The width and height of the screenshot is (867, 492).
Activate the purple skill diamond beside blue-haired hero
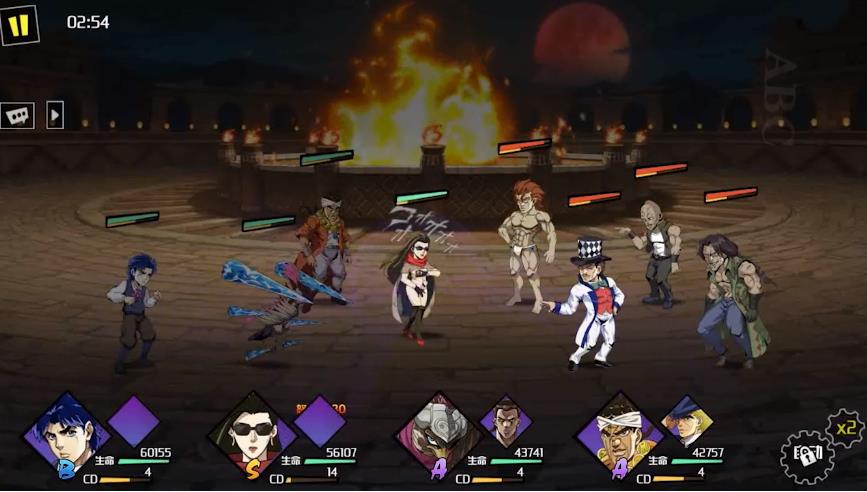click(134, 420)
